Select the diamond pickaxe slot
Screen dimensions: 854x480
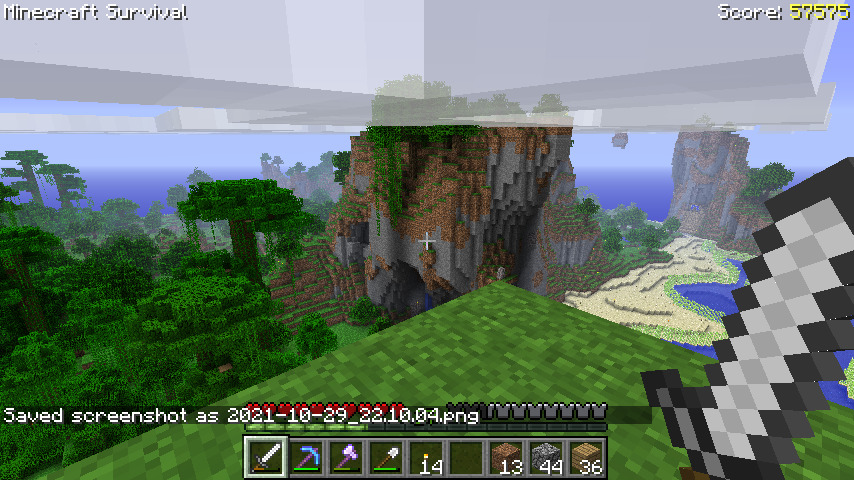(307, 458)
